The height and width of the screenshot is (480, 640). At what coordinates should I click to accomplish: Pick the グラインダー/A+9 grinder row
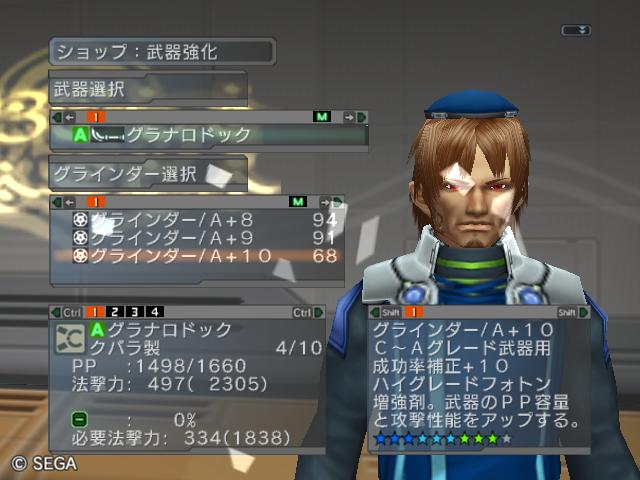coord(200,238)
